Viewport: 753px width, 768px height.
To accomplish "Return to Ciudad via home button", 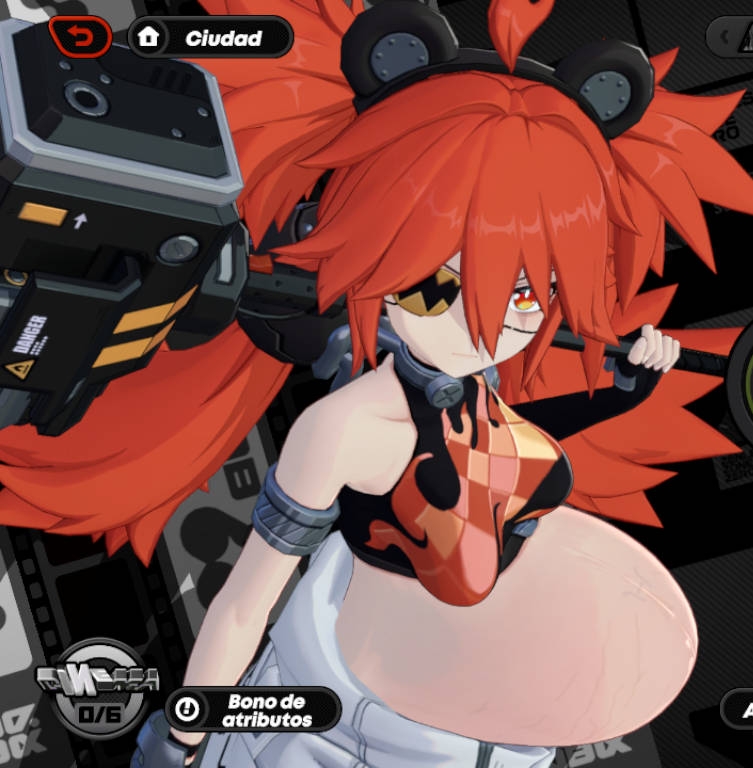I will tap(210, 38).
